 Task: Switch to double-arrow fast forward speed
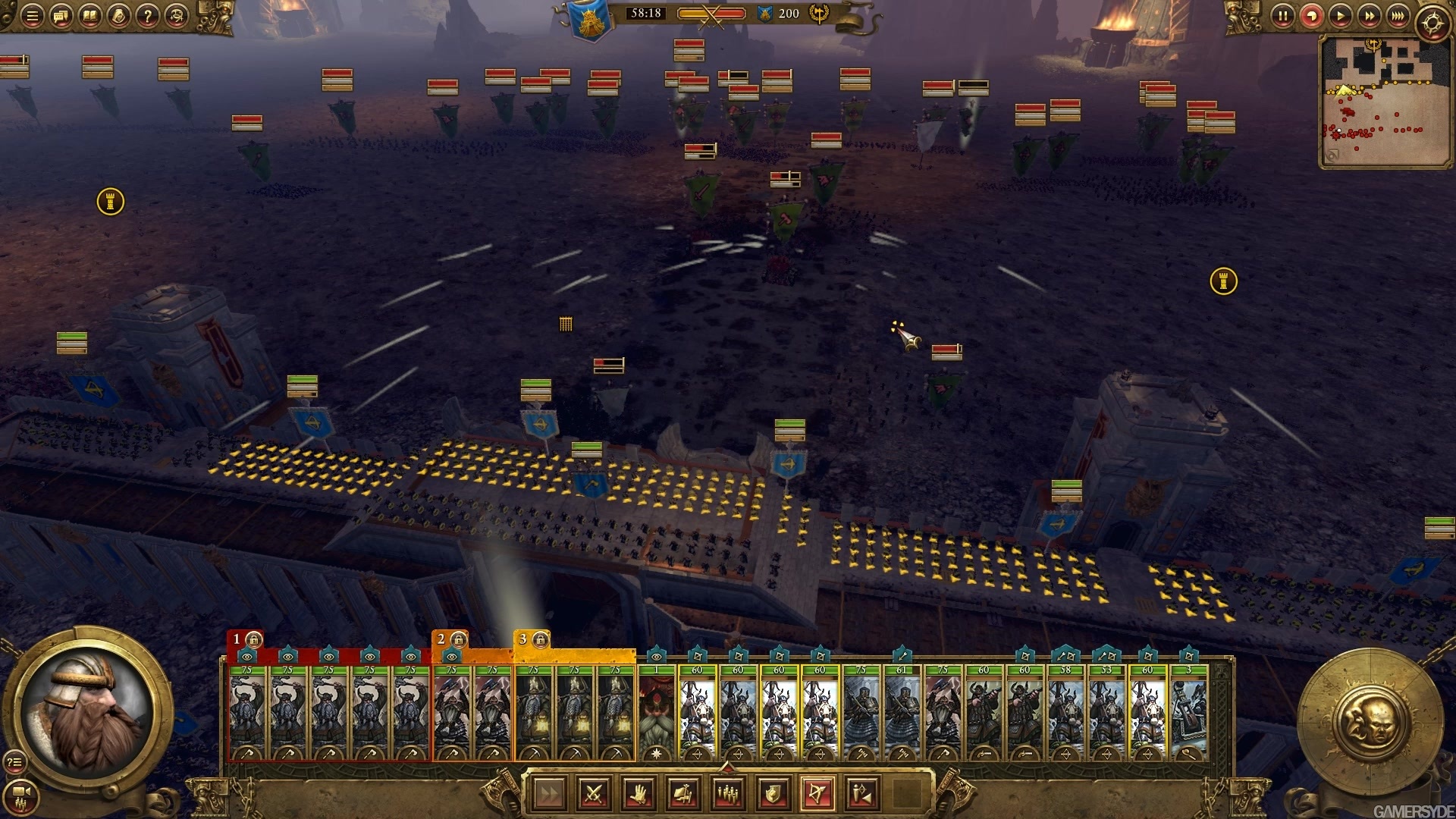point(1369,16)
